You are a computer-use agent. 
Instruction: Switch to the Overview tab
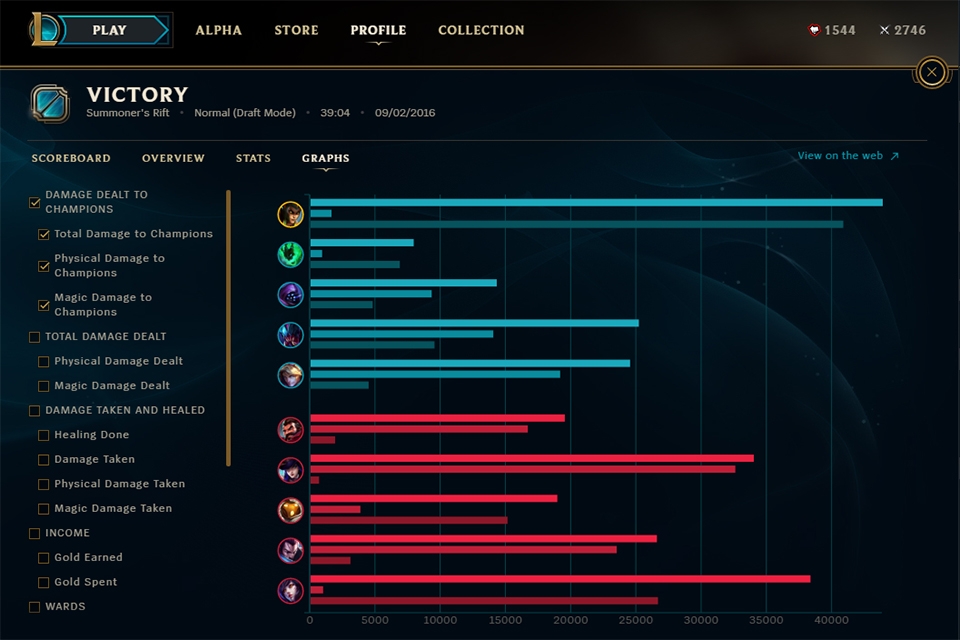pos(173,158)
